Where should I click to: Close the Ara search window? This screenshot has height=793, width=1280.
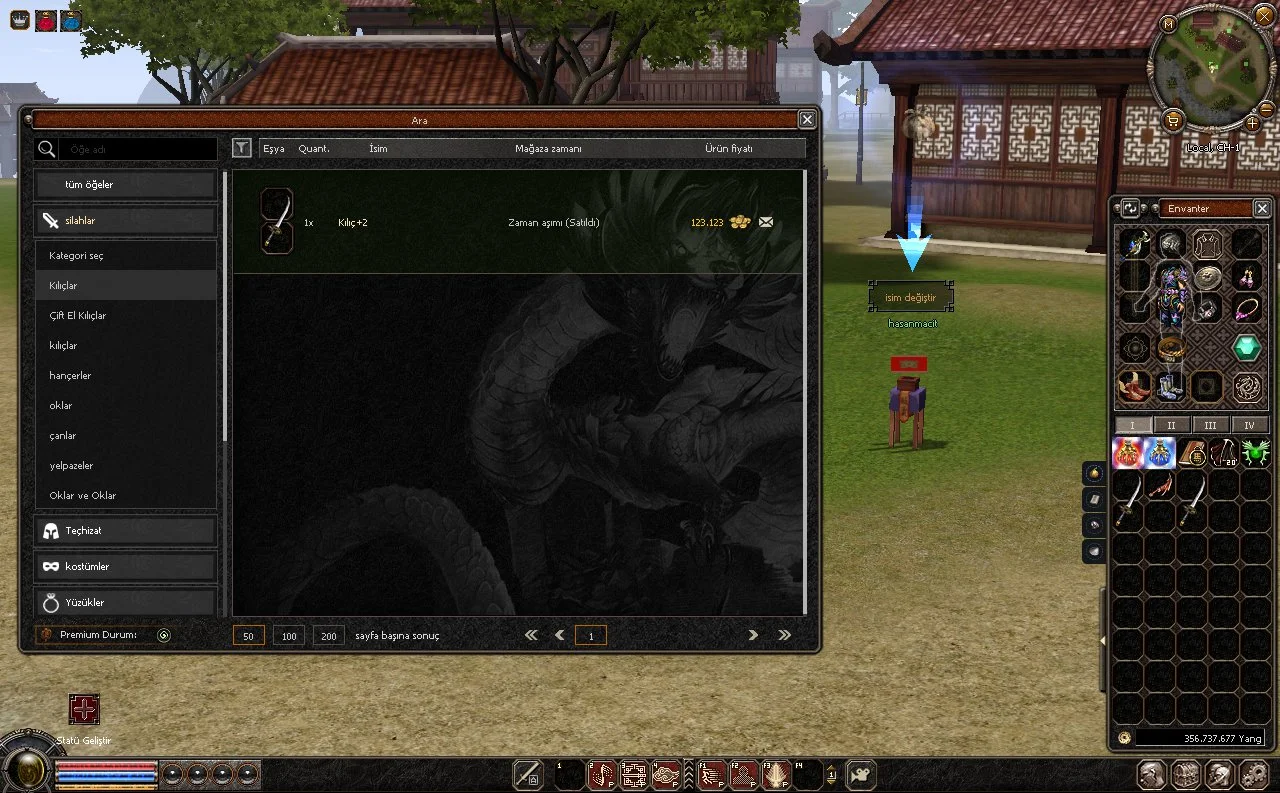point(807,120)
